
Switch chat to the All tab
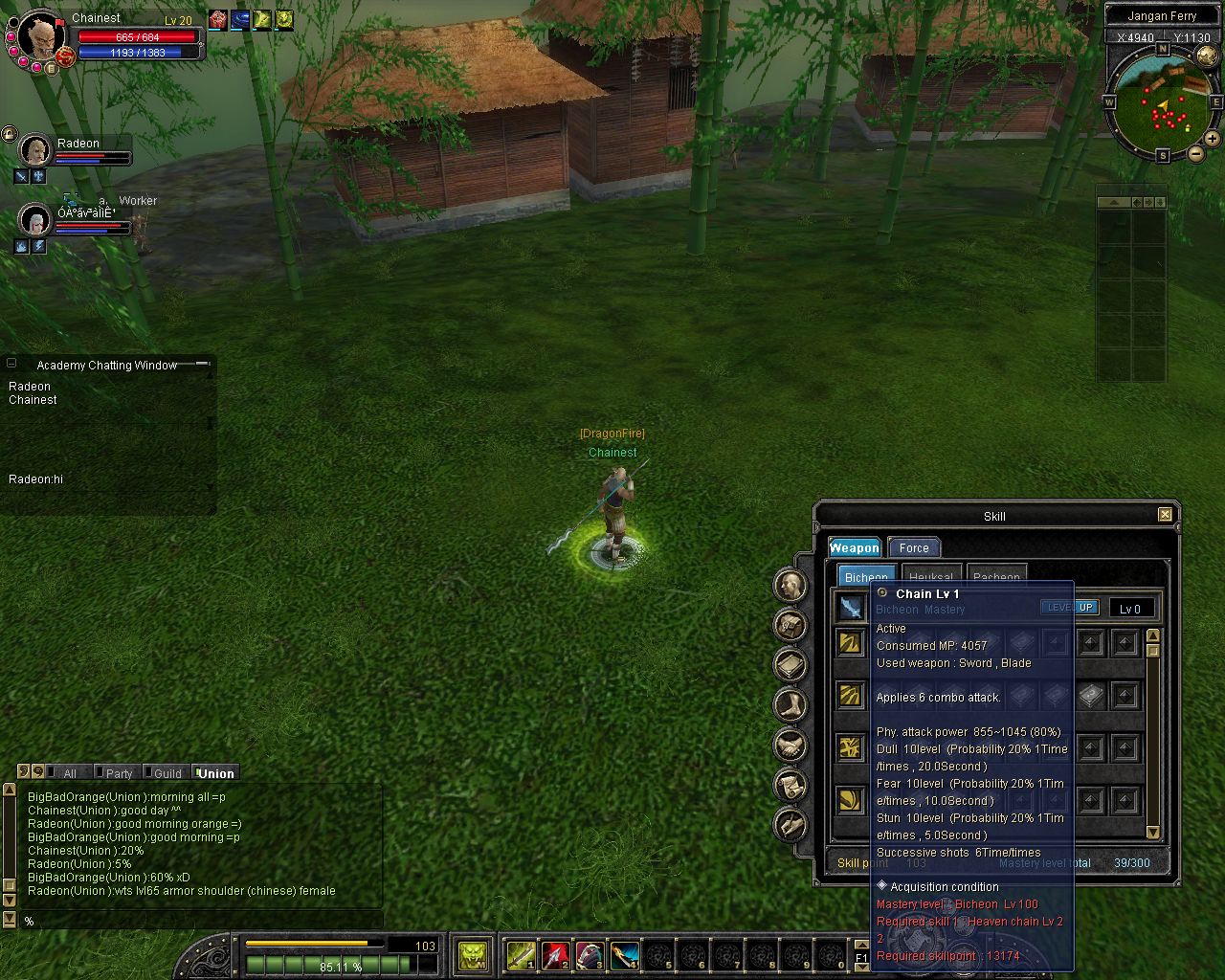tap(69, 773)
